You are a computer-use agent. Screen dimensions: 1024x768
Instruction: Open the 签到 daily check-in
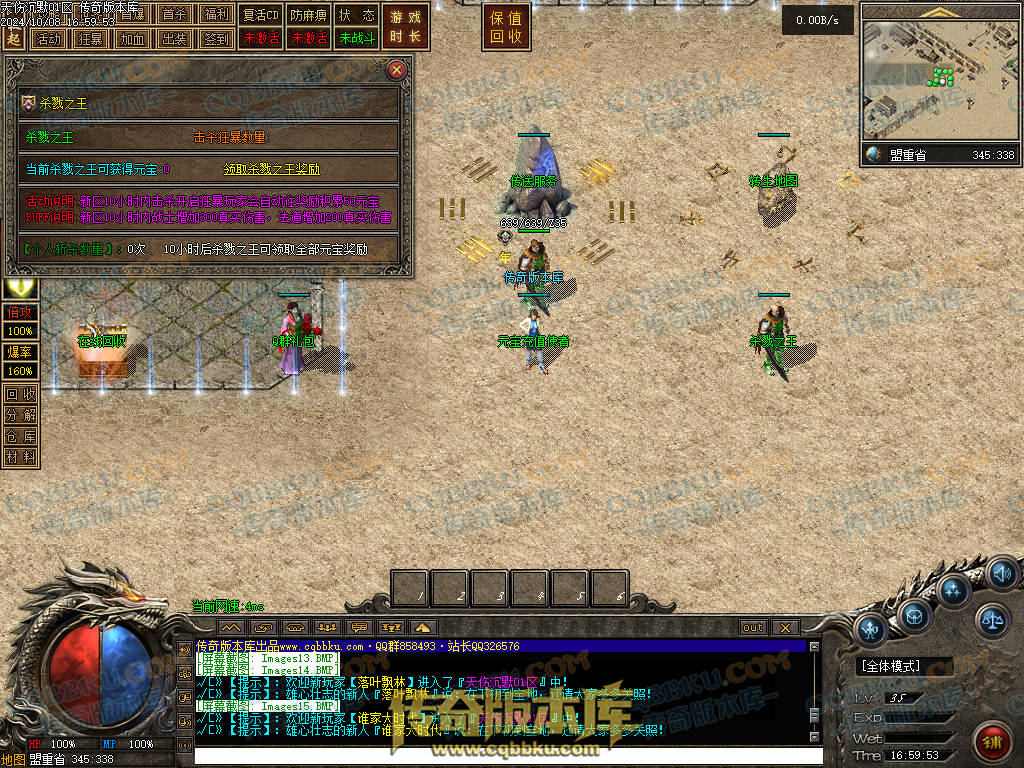pyautogui.click(x=216, y=39)
